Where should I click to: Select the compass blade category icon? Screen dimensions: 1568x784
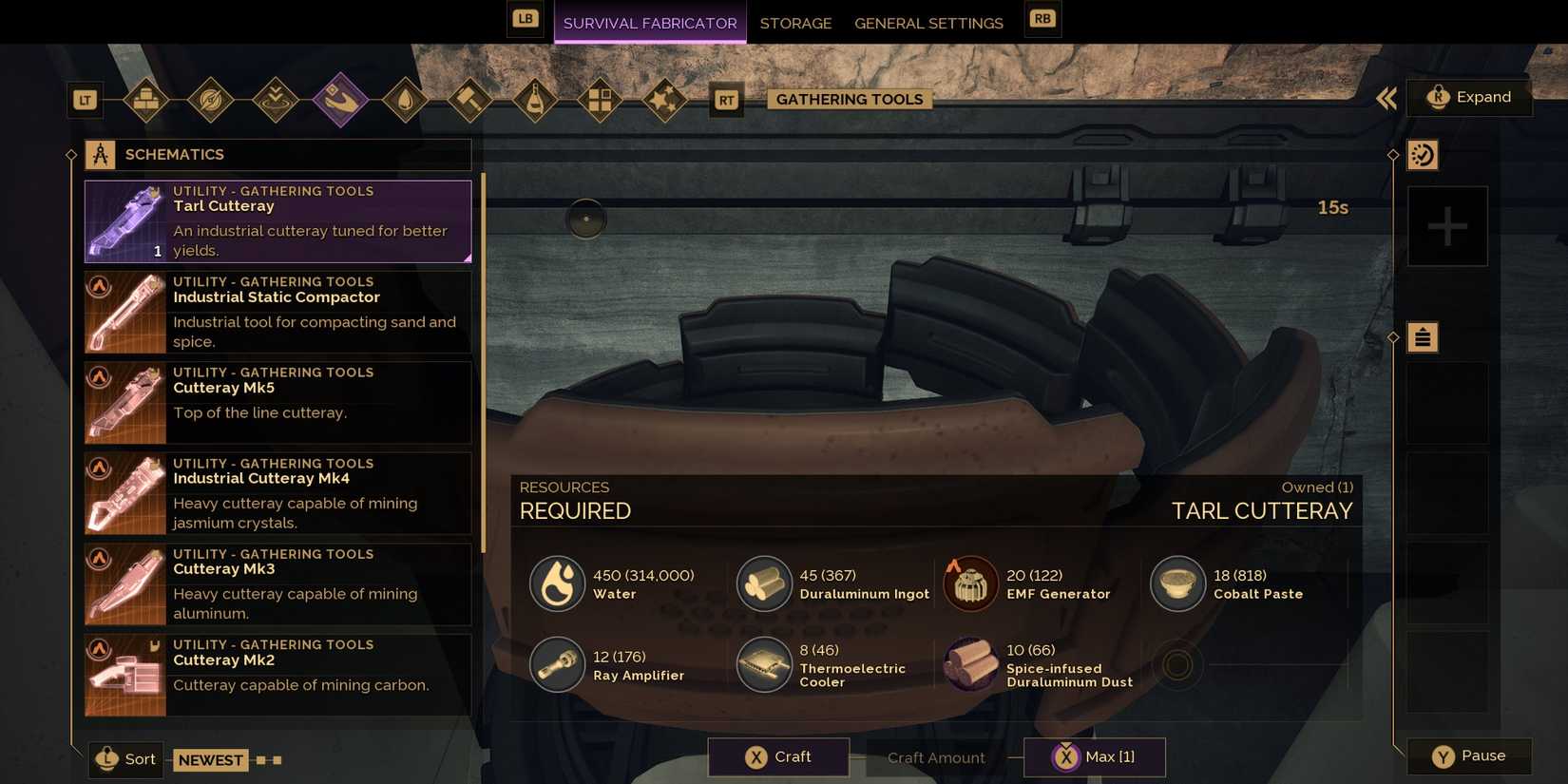pyautogui.click(x=211, y=99)
